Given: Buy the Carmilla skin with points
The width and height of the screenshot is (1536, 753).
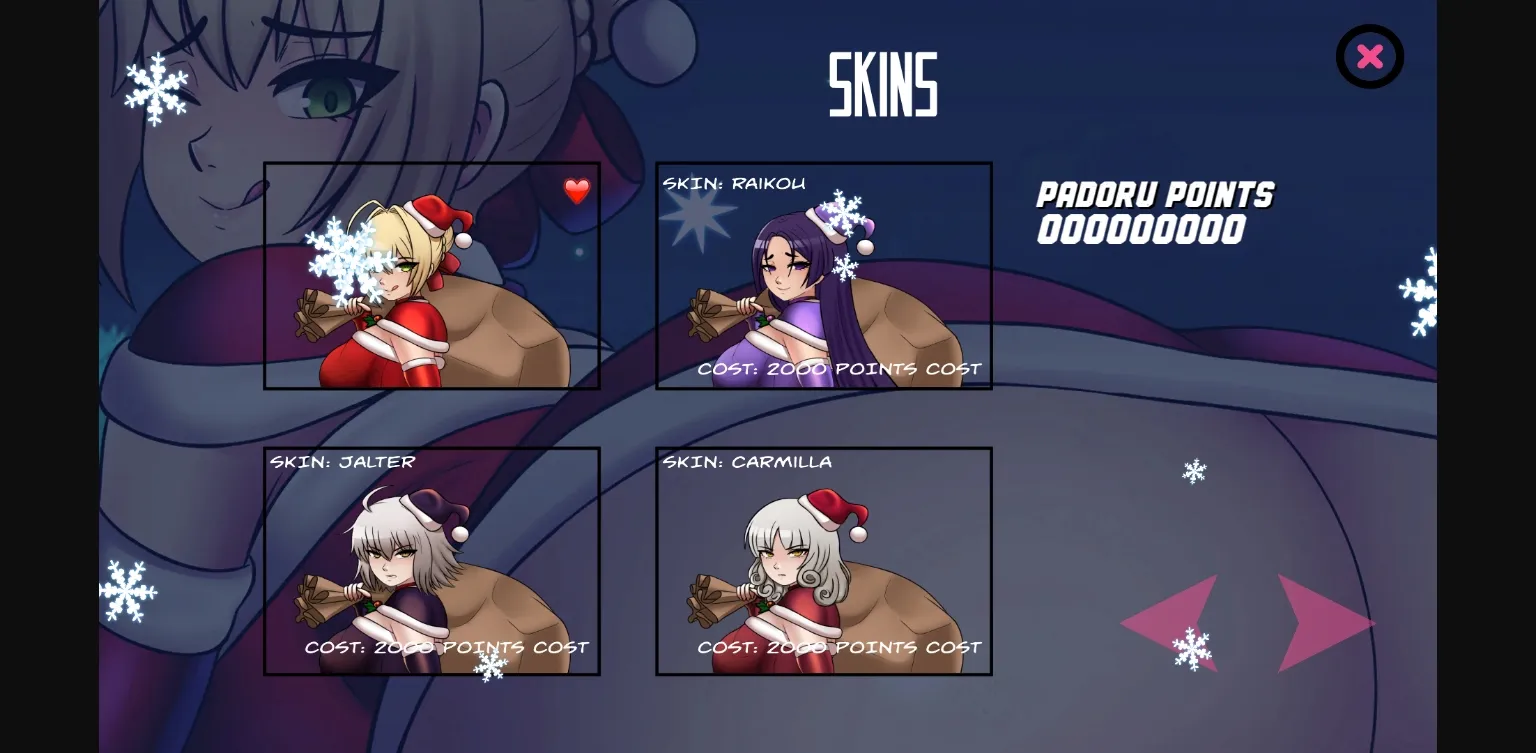Looking at the screenshot, I should 840,647.
